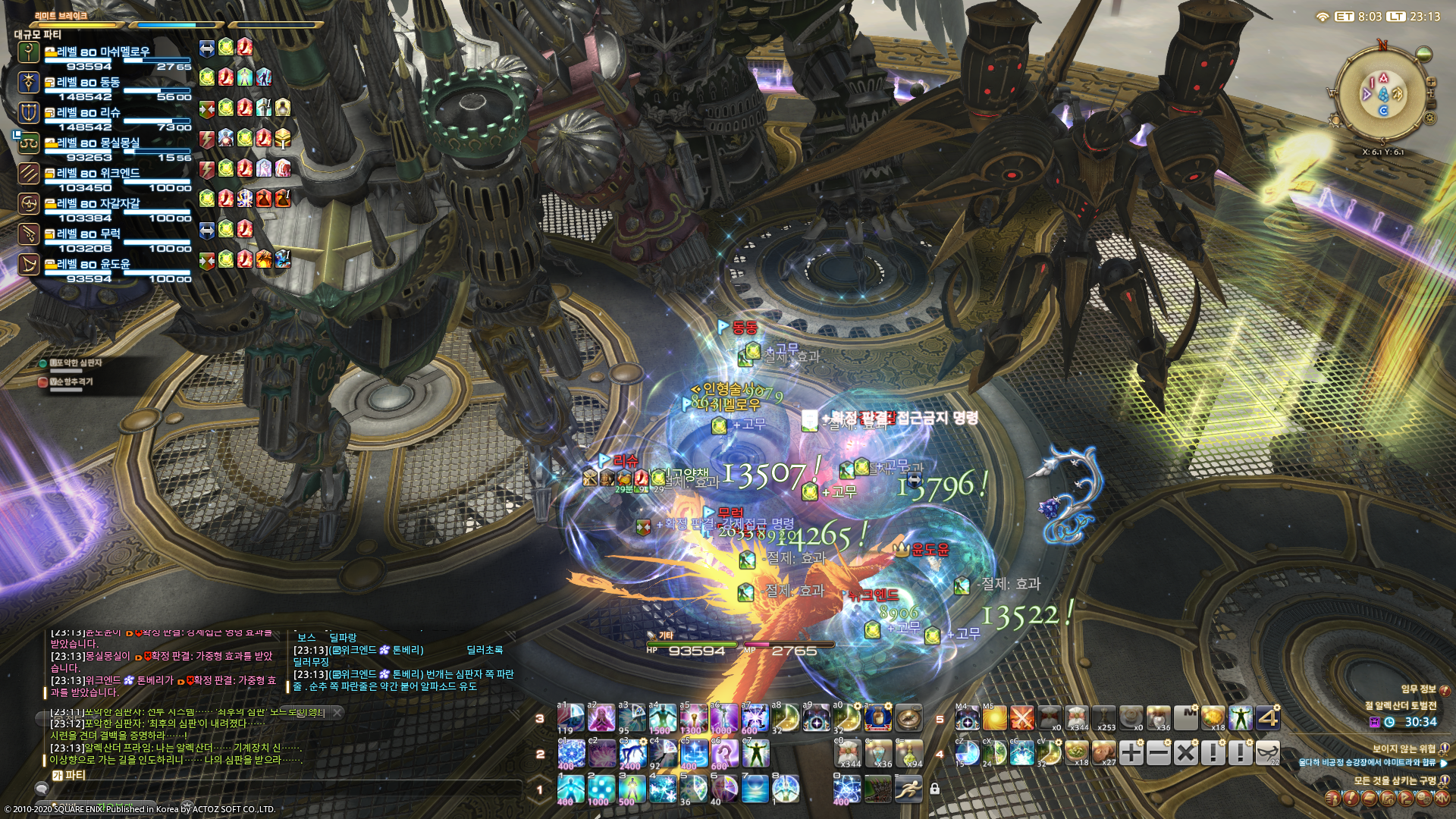1456x819 pixels.
Task: Select party member 윤도윤 in the party list
Action: [x=93, y=265]
